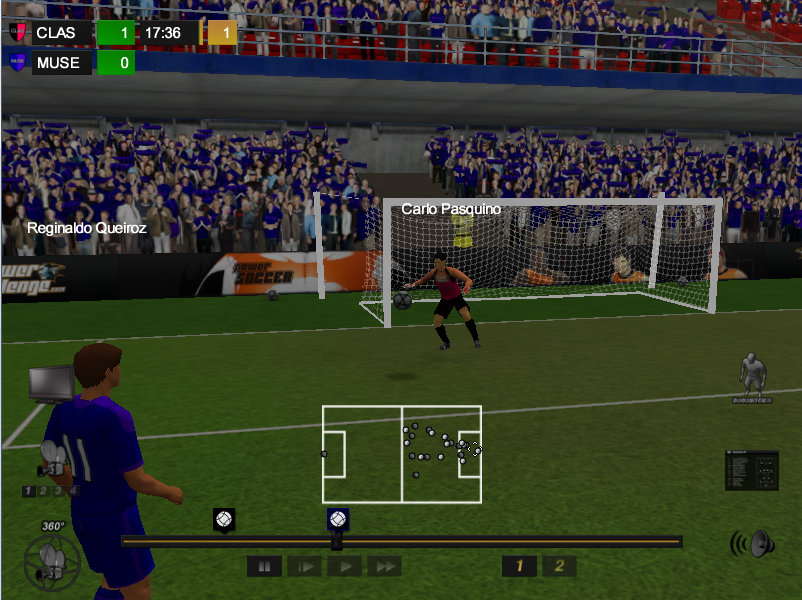Image resolution: width=802 pixels, height=600 pixels.
Task: Choose camera preset 3
Action: [58, 491]
